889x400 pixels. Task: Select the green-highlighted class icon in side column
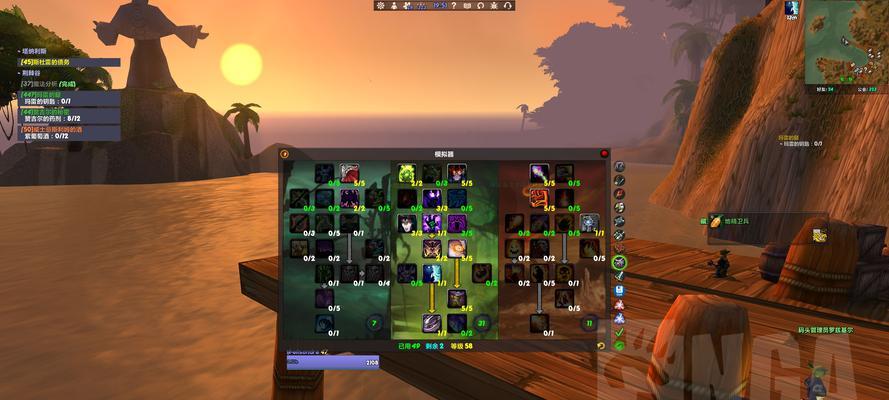(x=620, y=262)
